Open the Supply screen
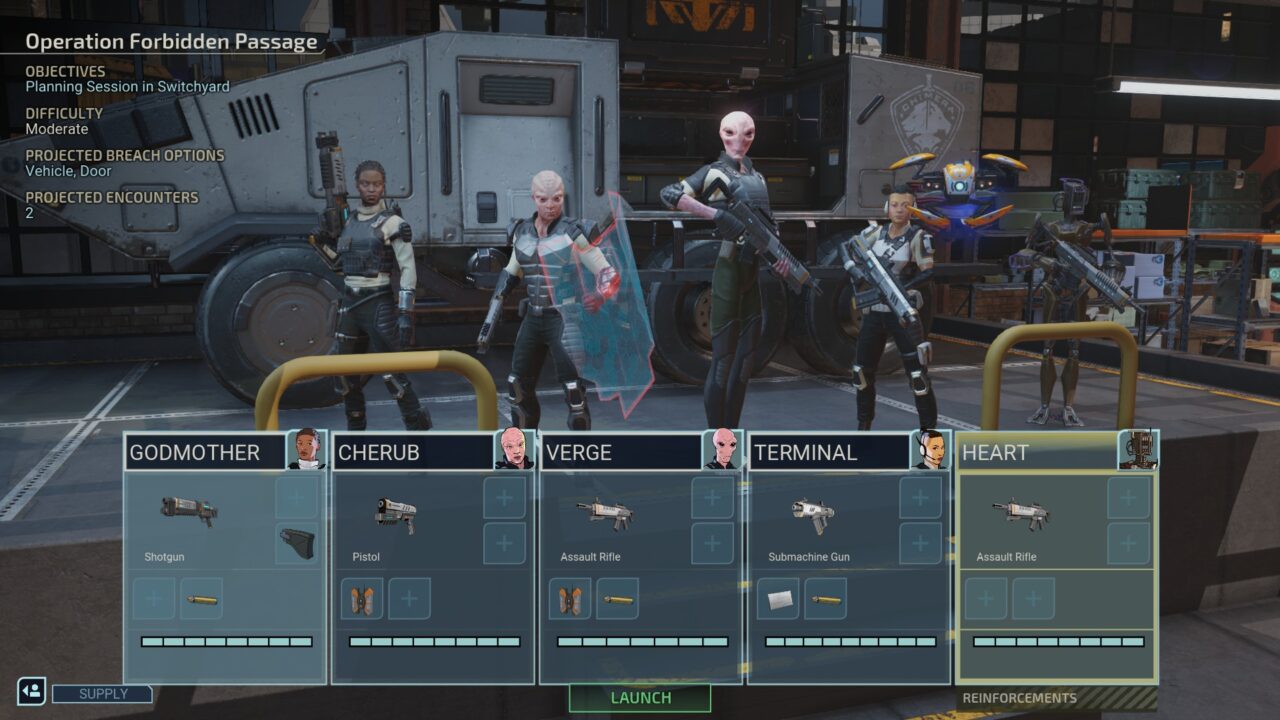The width and height of the screenshot is (1280, 720). (x=102, y=694)
